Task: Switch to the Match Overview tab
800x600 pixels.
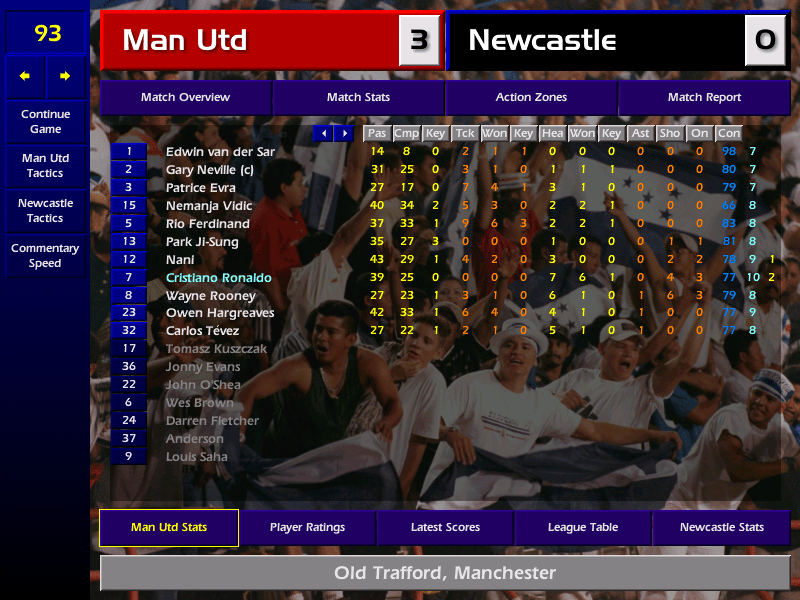Action: point(185,97)
